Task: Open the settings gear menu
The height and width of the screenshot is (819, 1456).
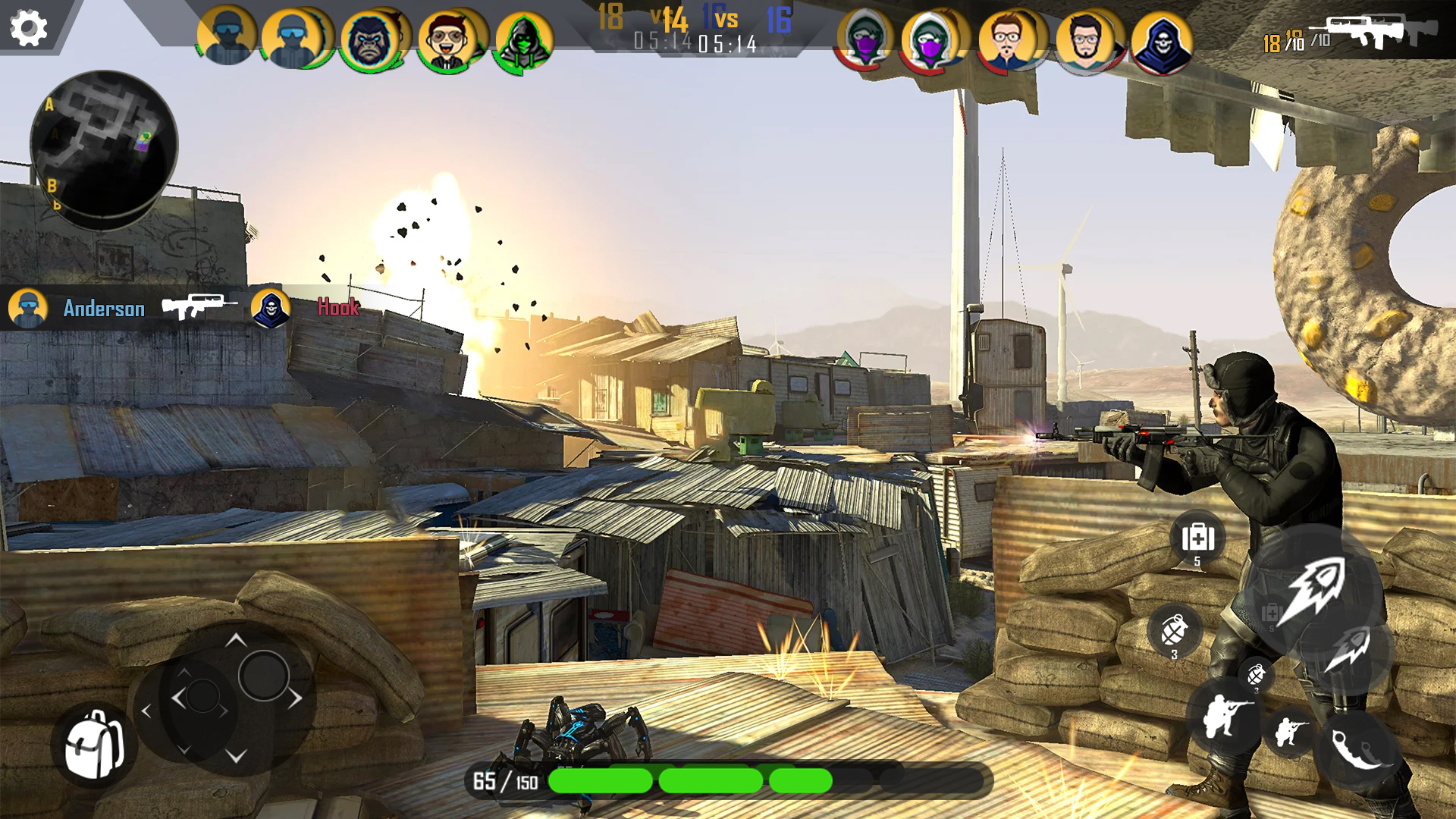Action: (x=28, y=29)
